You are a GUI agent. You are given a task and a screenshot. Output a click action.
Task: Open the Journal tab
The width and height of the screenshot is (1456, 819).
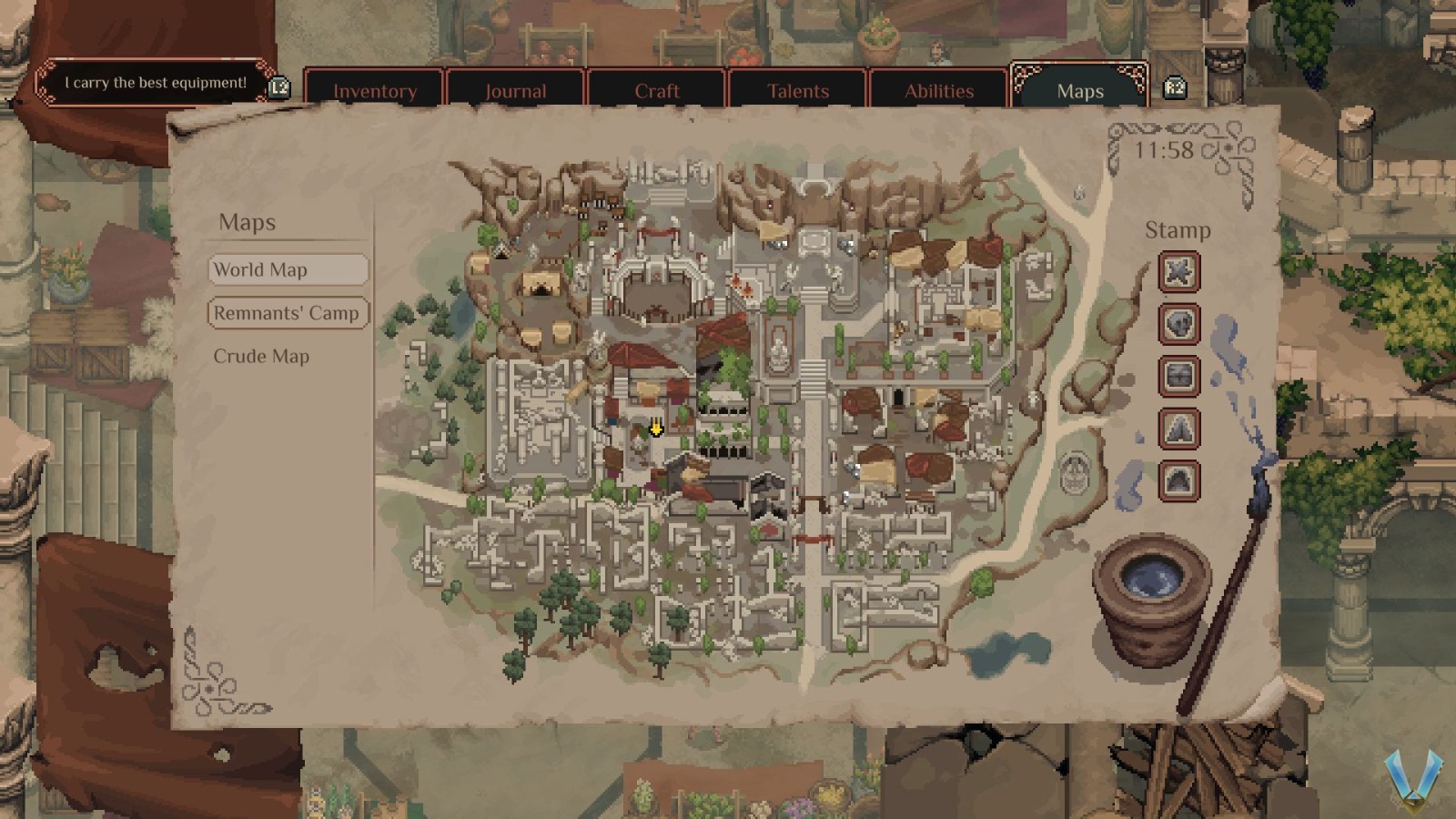[515, 91]
